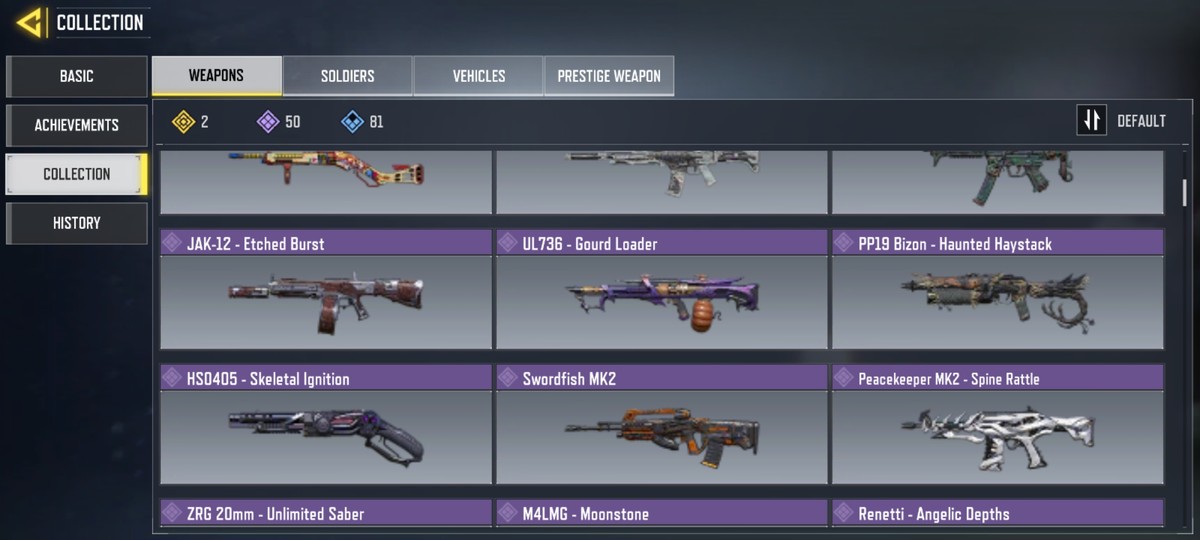Switch to the Weapons tab

tap(216, 76)
